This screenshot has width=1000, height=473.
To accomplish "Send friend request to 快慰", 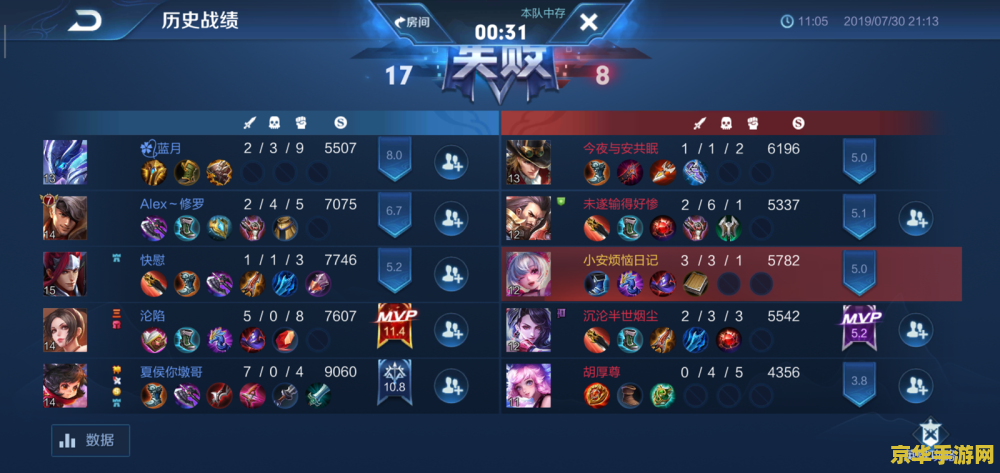I will tap(452, 272).
